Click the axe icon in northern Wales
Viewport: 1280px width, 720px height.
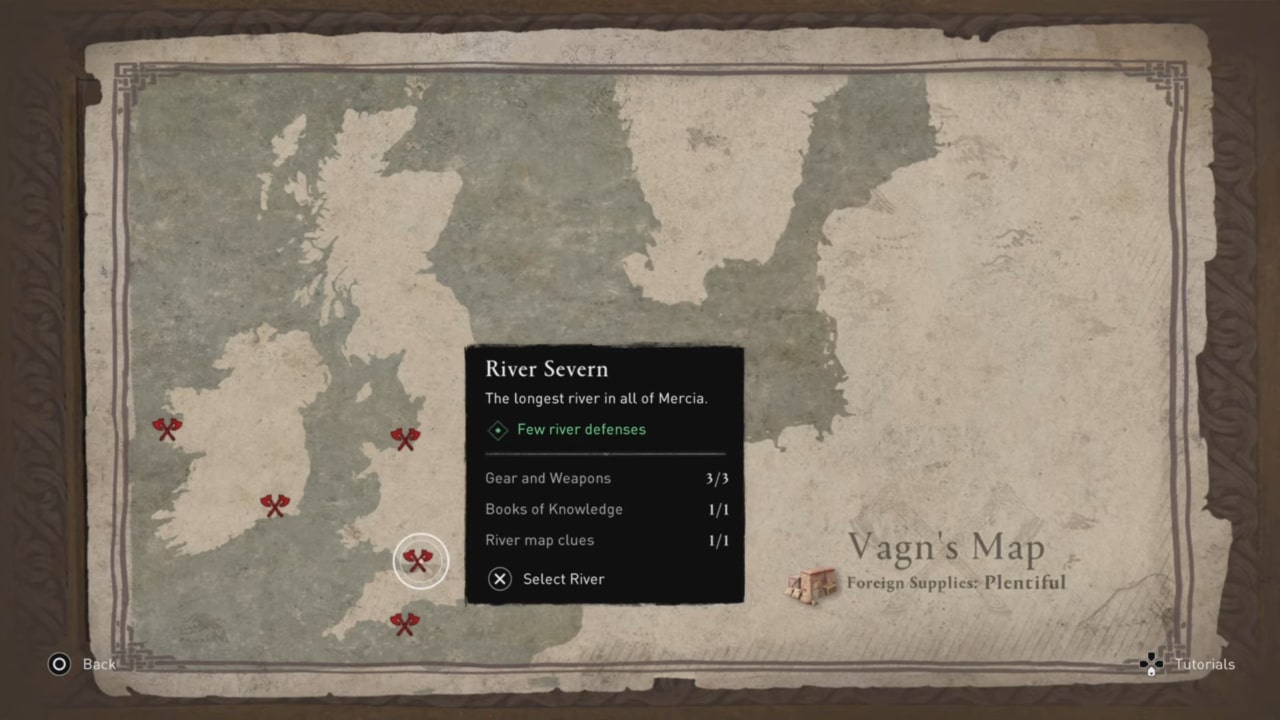(x=406, y=439)
